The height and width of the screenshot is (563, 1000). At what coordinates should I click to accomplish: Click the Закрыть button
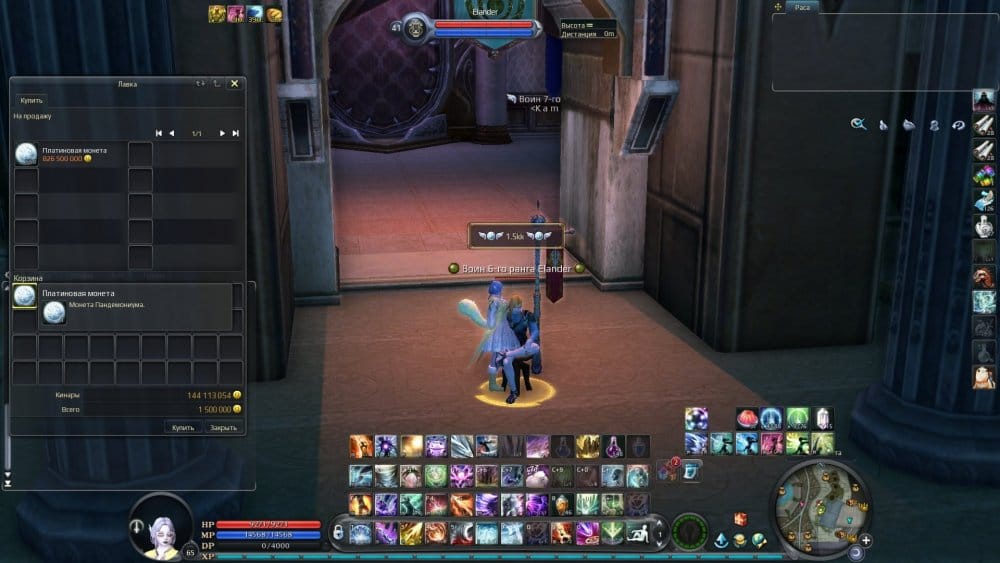coord(223,427)
